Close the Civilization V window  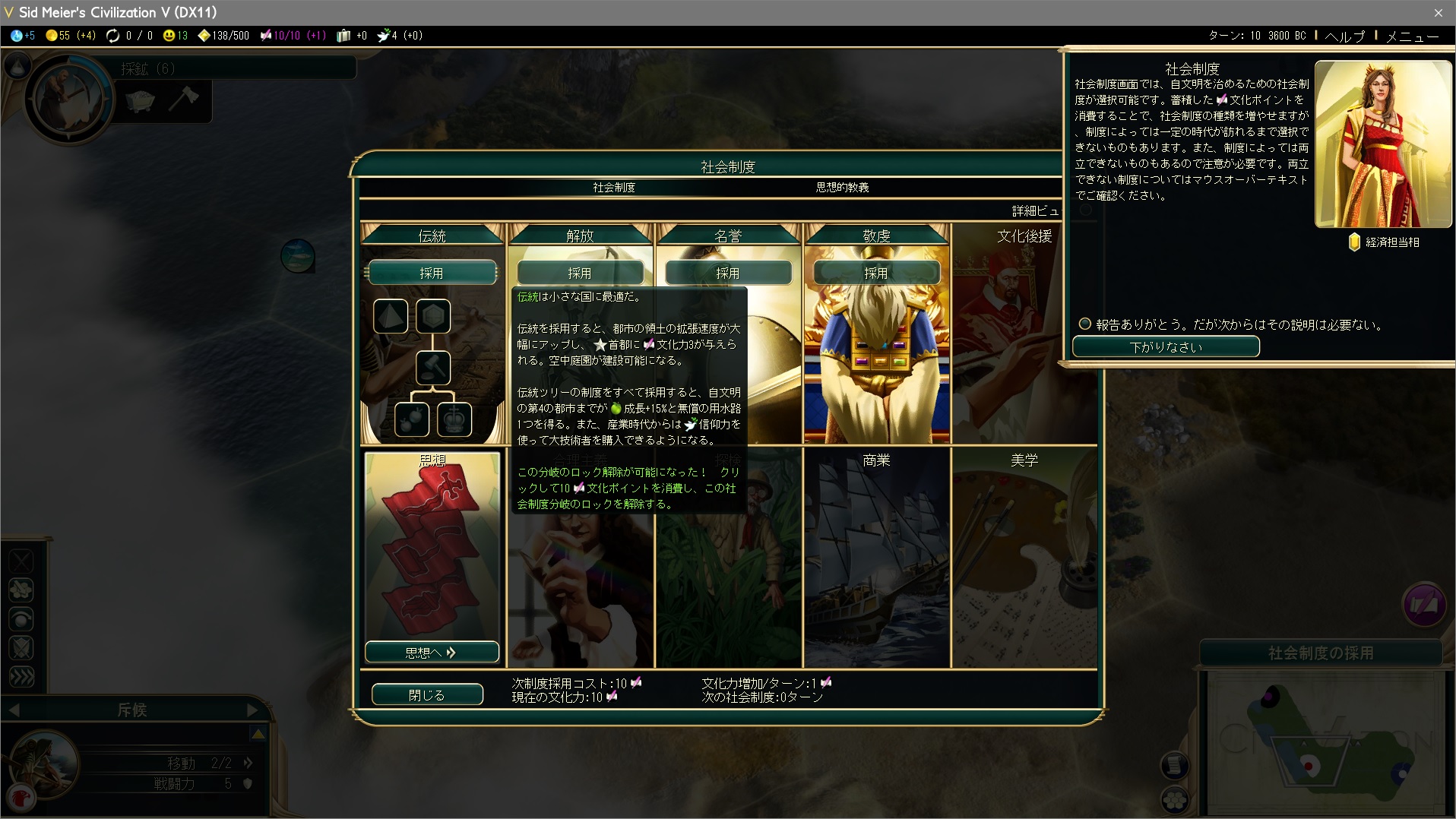[x=1438, y=12]
